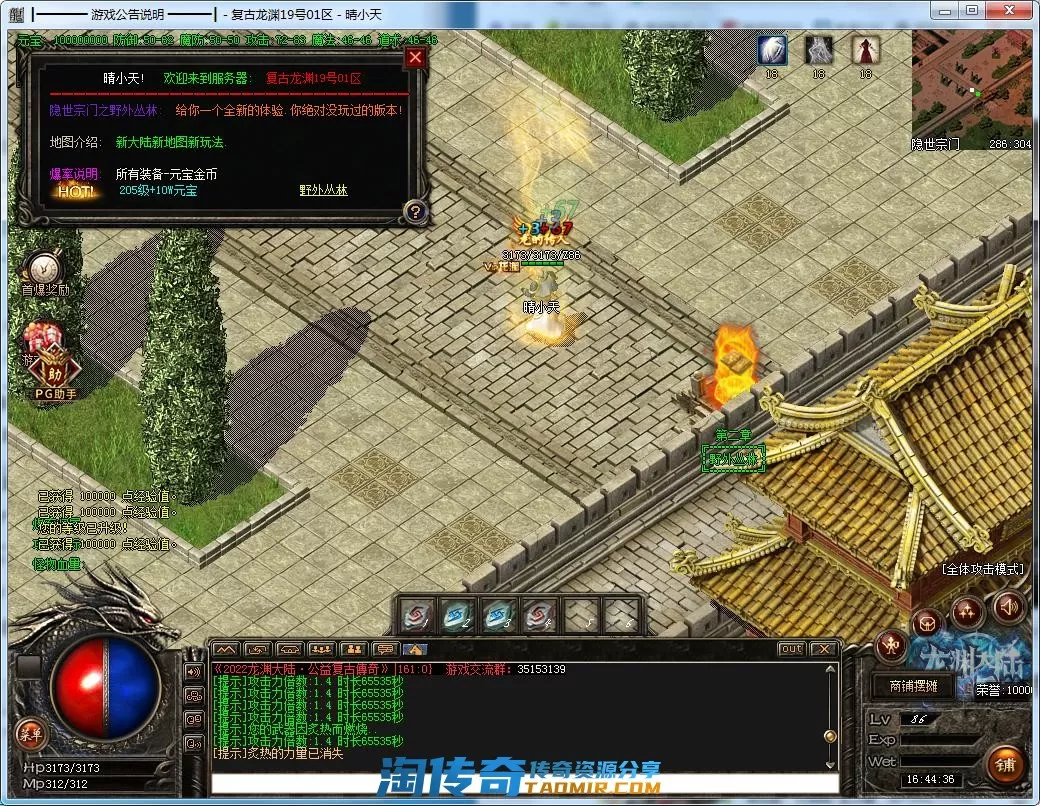Open the round cube bag button

point(927,624)
